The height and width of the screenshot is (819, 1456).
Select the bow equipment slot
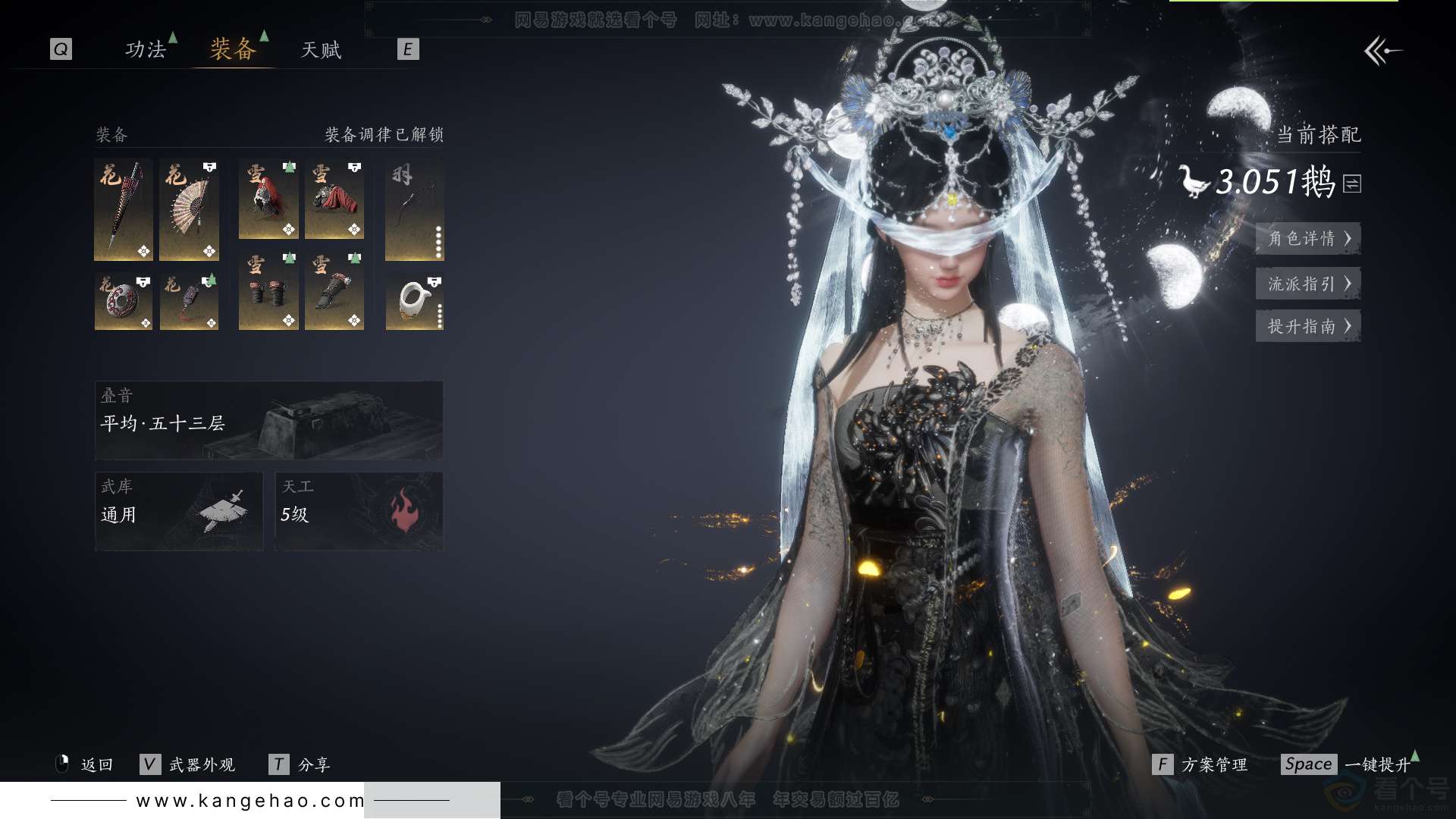(x=414, y=209)
